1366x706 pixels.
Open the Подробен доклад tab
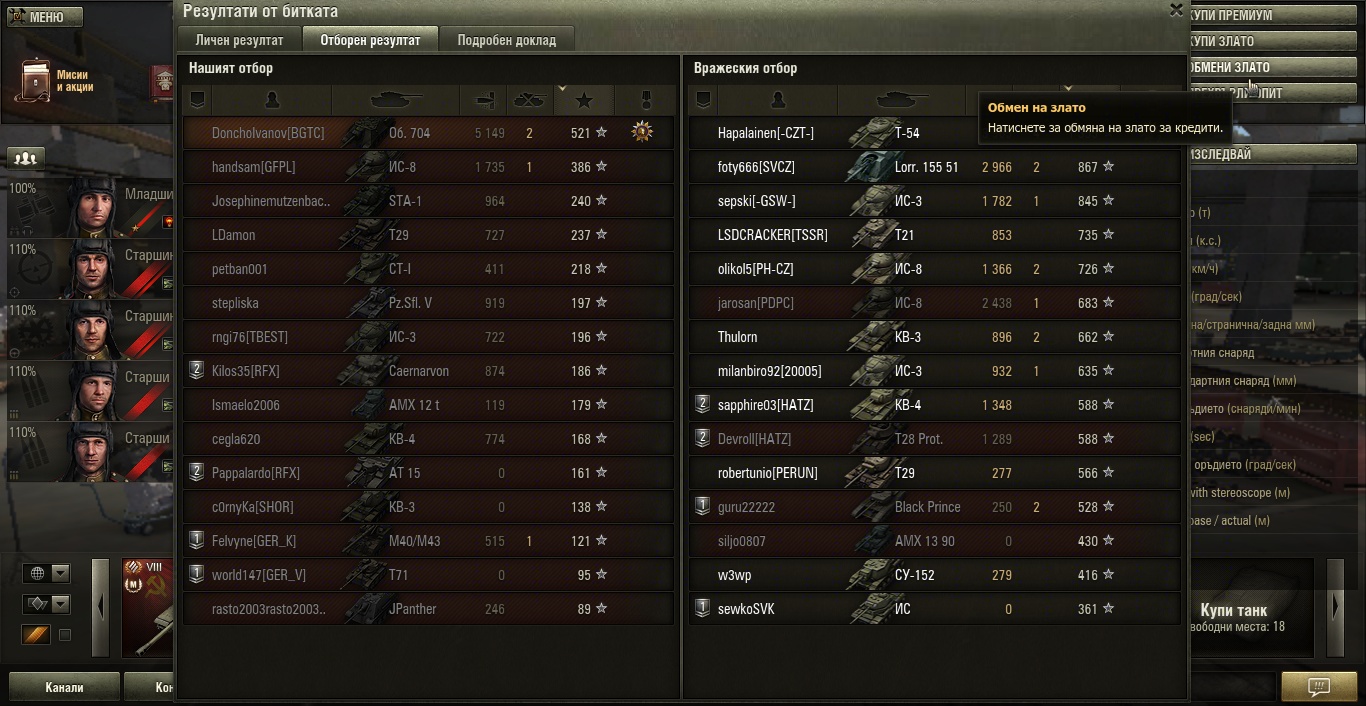coord(506,40)
